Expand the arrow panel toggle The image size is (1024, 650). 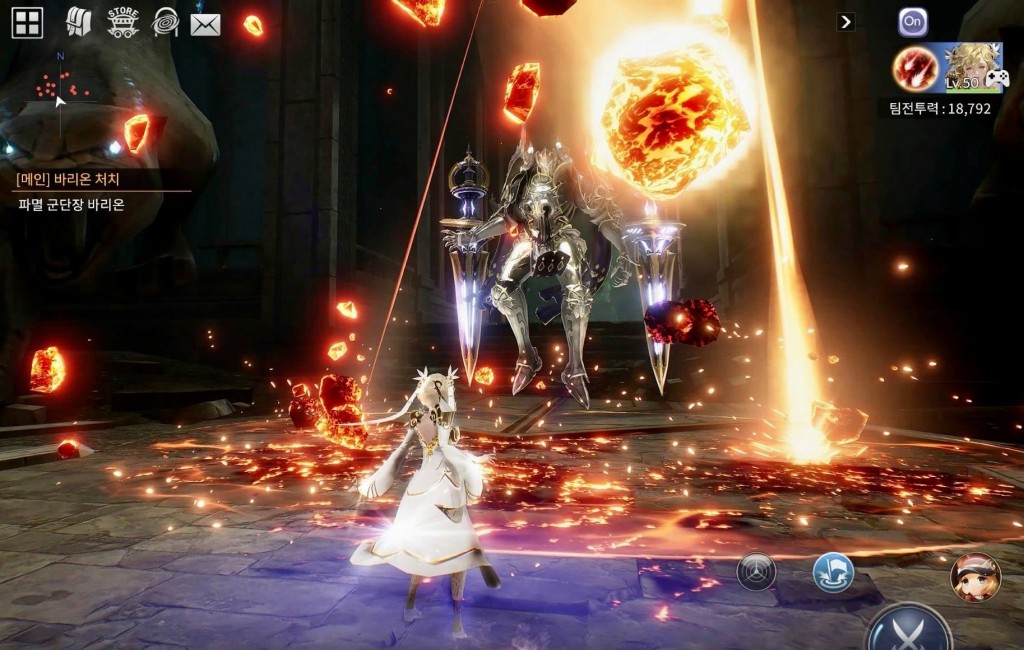pyautogui.click(x=846, y=22)
